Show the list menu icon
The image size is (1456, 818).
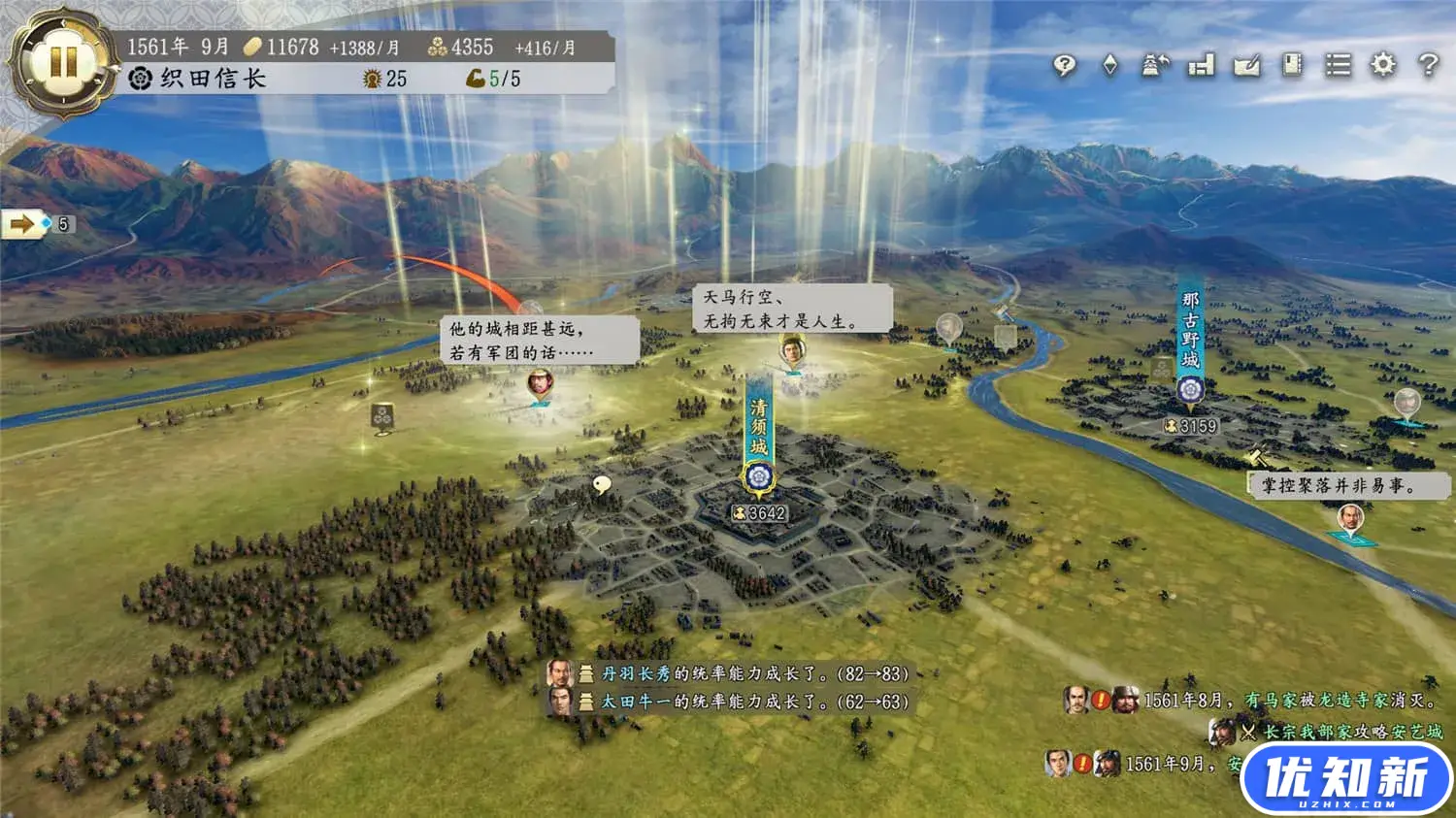(x=1338, y=65)
